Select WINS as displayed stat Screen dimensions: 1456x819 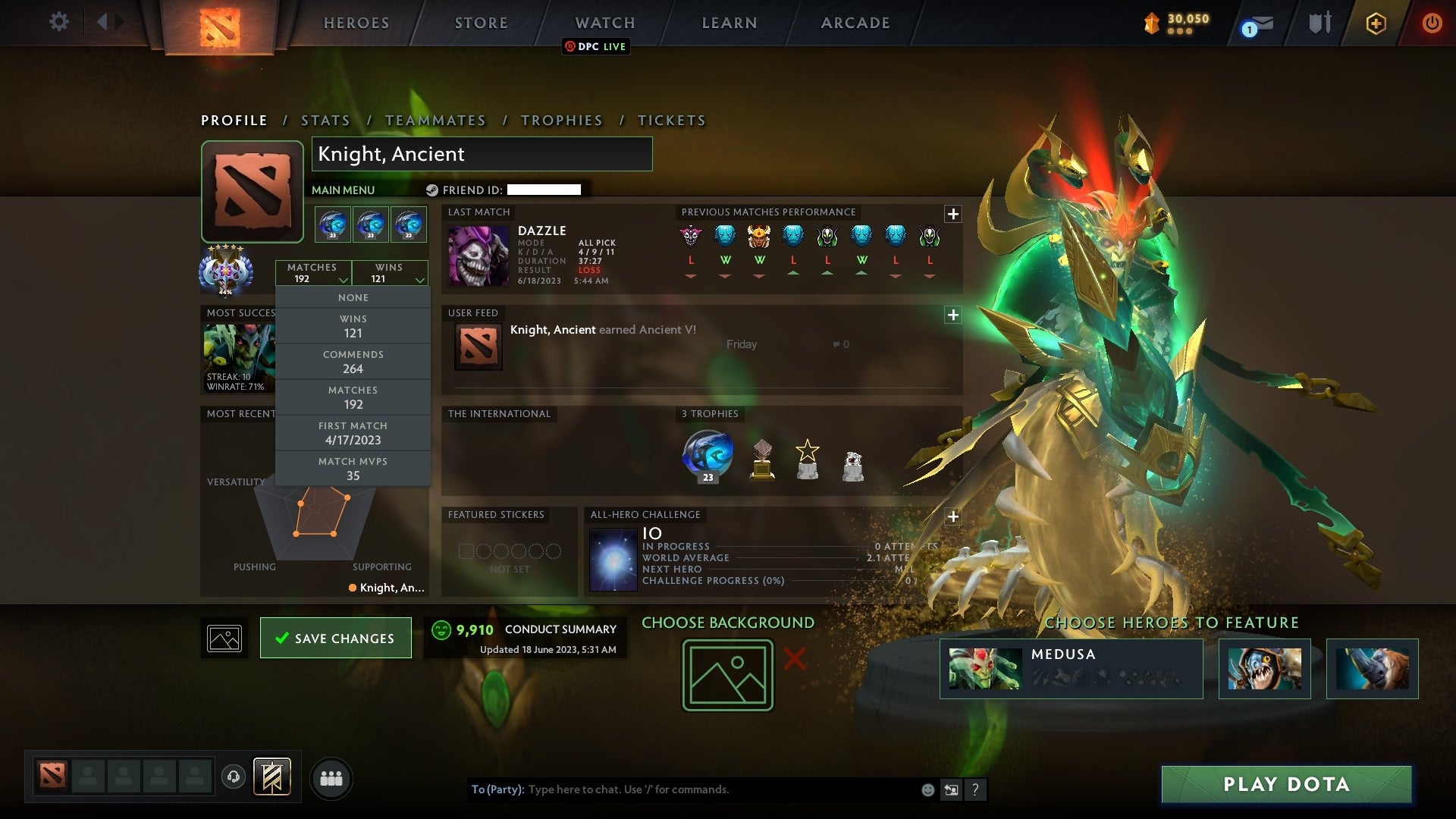pos(353,325)
